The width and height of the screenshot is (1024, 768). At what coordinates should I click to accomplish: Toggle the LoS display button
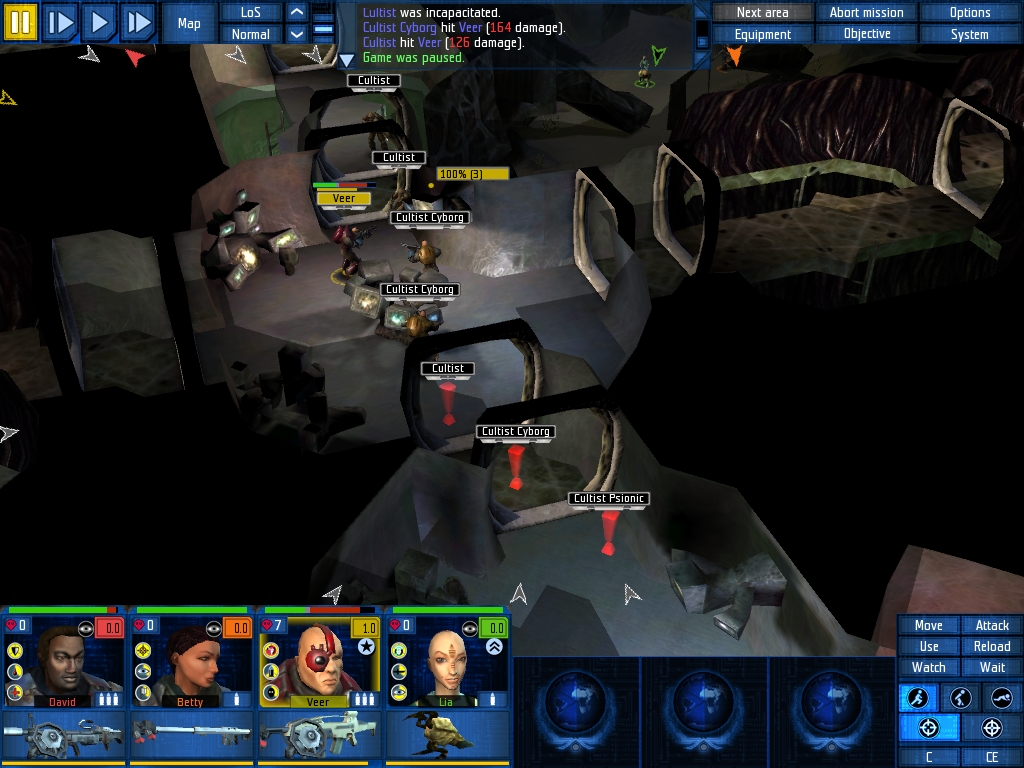[250, 12]
